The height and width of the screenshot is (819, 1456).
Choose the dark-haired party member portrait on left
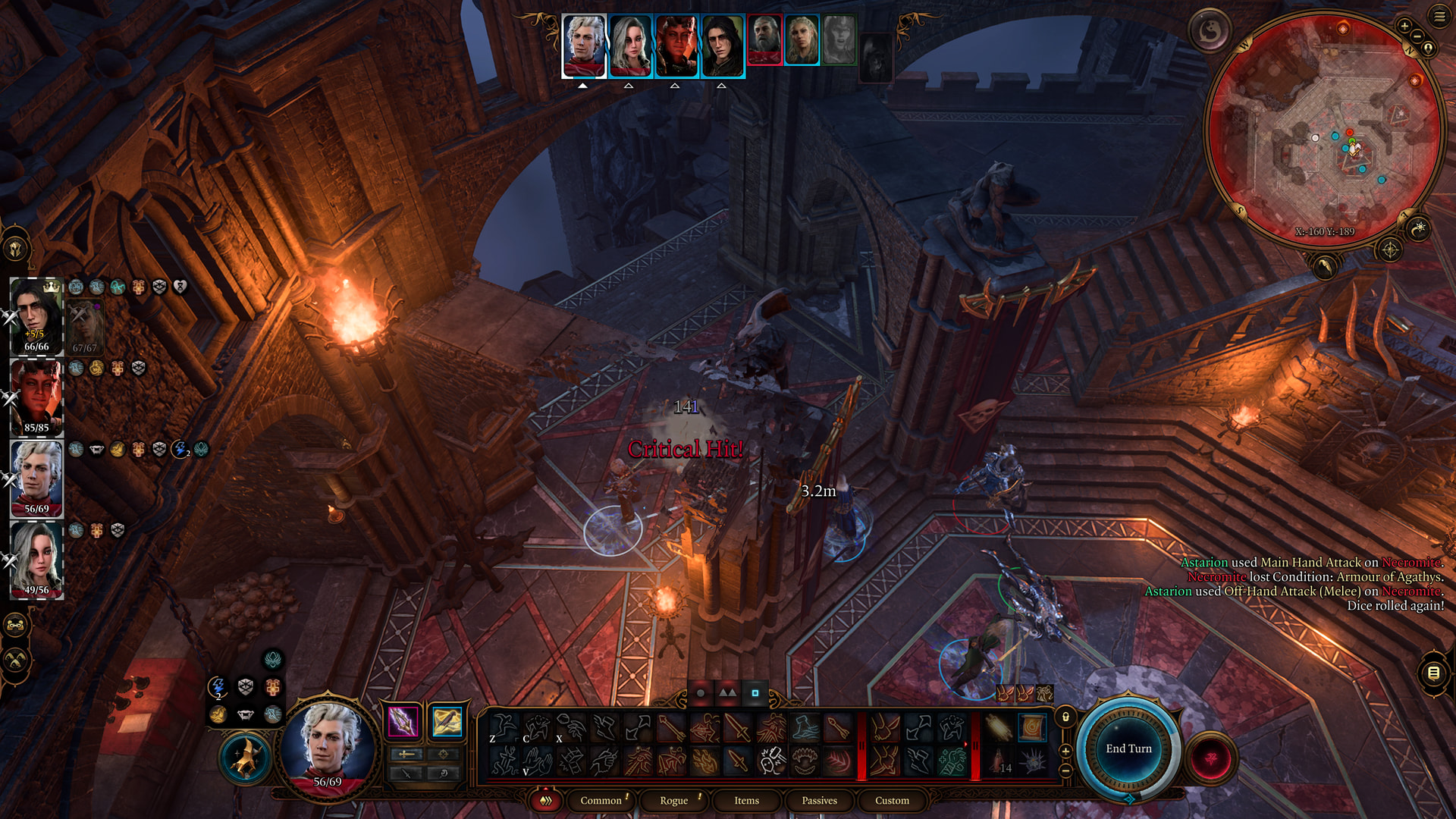click(x=36, y=316)
